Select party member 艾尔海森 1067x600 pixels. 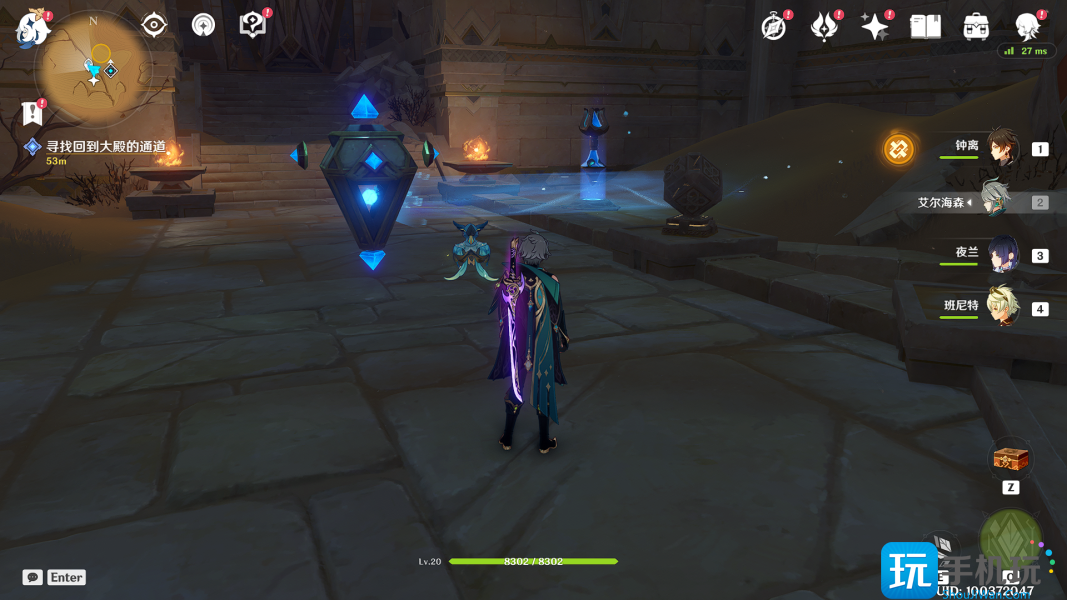(993, 201)
